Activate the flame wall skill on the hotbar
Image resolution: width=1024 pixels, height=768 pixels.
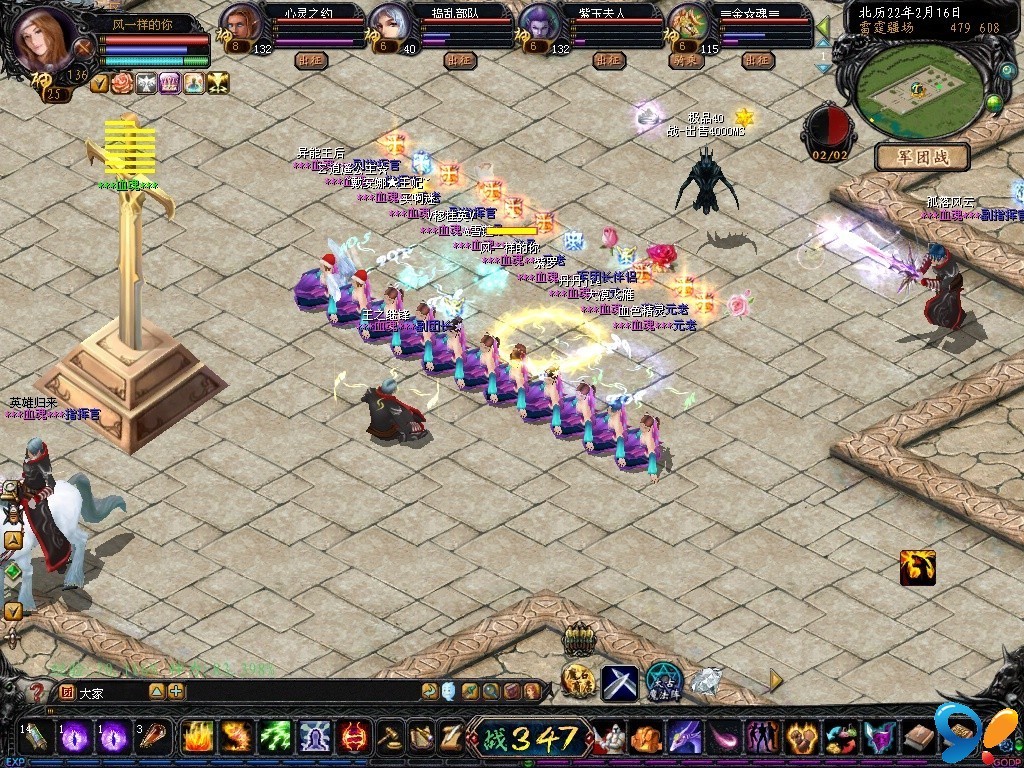click(x=198, y=738)
